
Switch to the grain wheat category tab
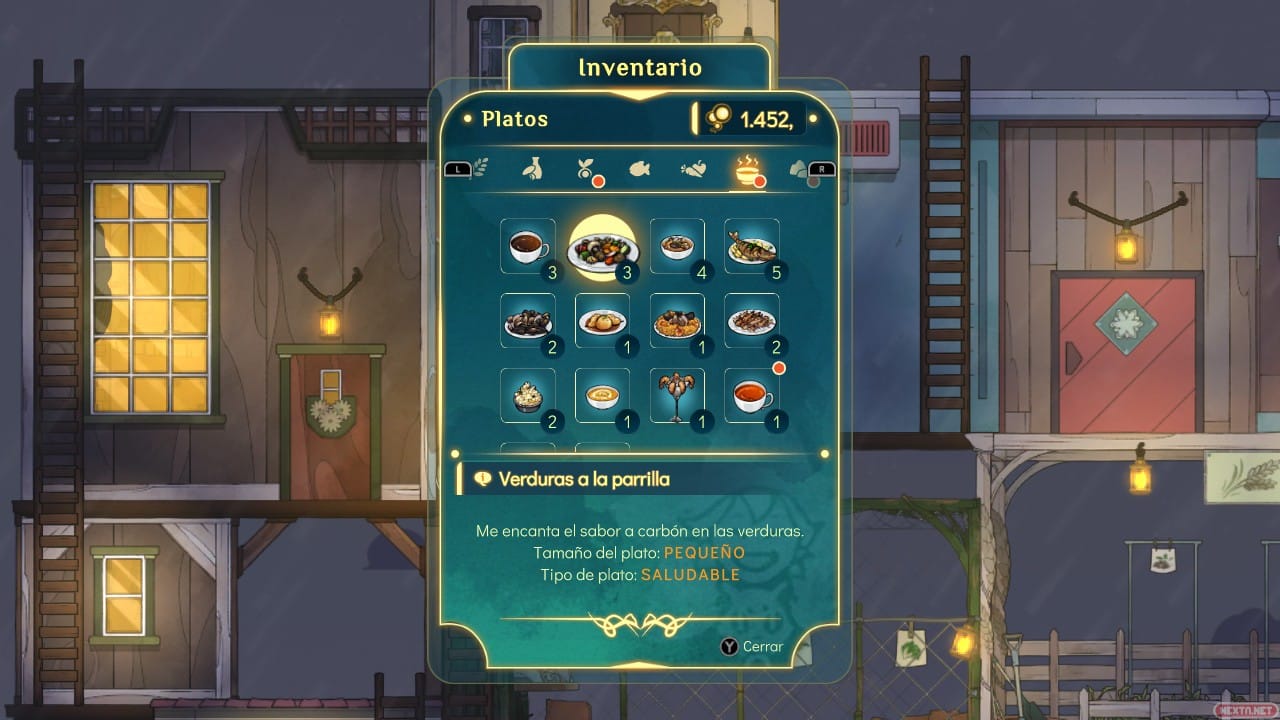pos(480,168)
